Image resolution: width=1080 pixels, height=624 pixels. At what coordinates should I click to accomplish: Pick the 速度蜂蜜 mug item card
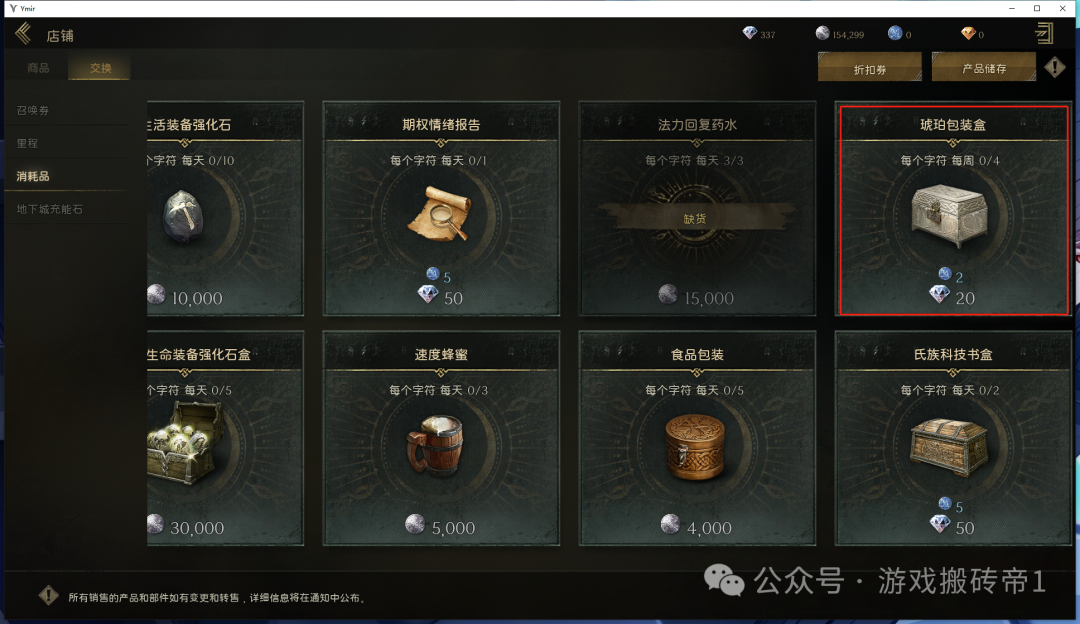441,440
